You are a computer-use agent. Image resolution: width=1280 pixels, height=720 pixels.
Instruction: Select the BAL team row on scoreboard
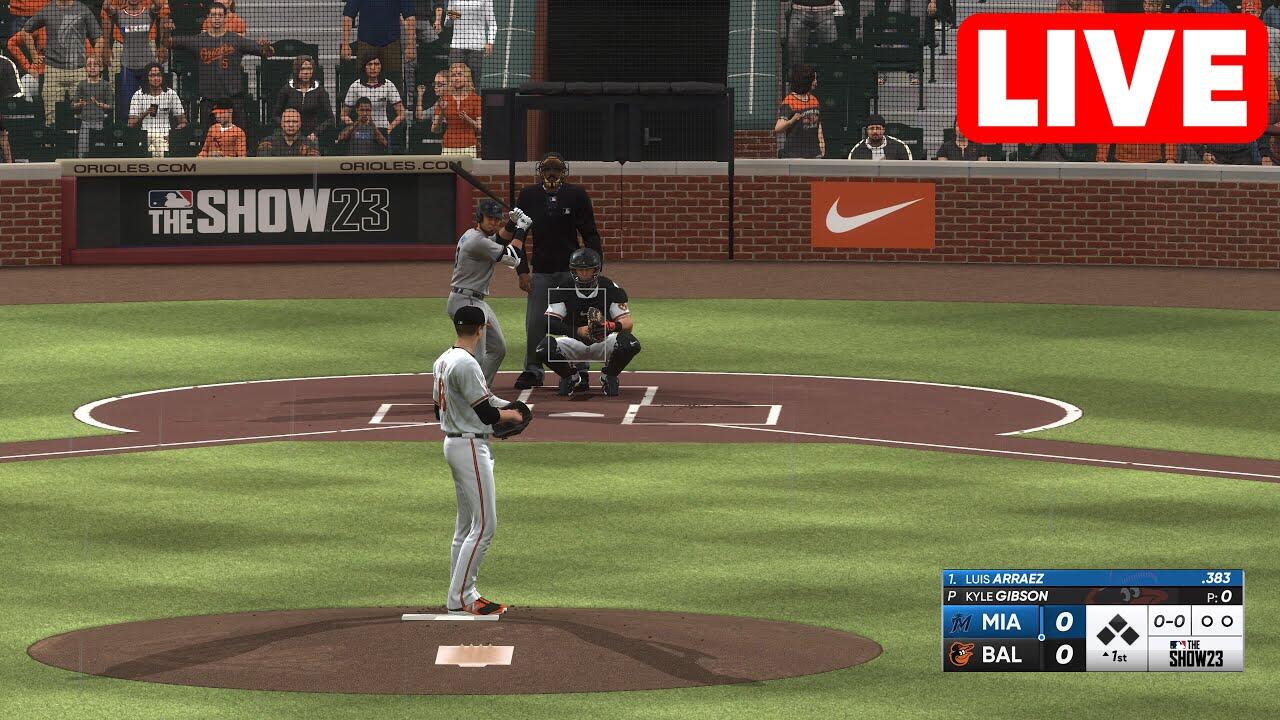point(1012,655)
